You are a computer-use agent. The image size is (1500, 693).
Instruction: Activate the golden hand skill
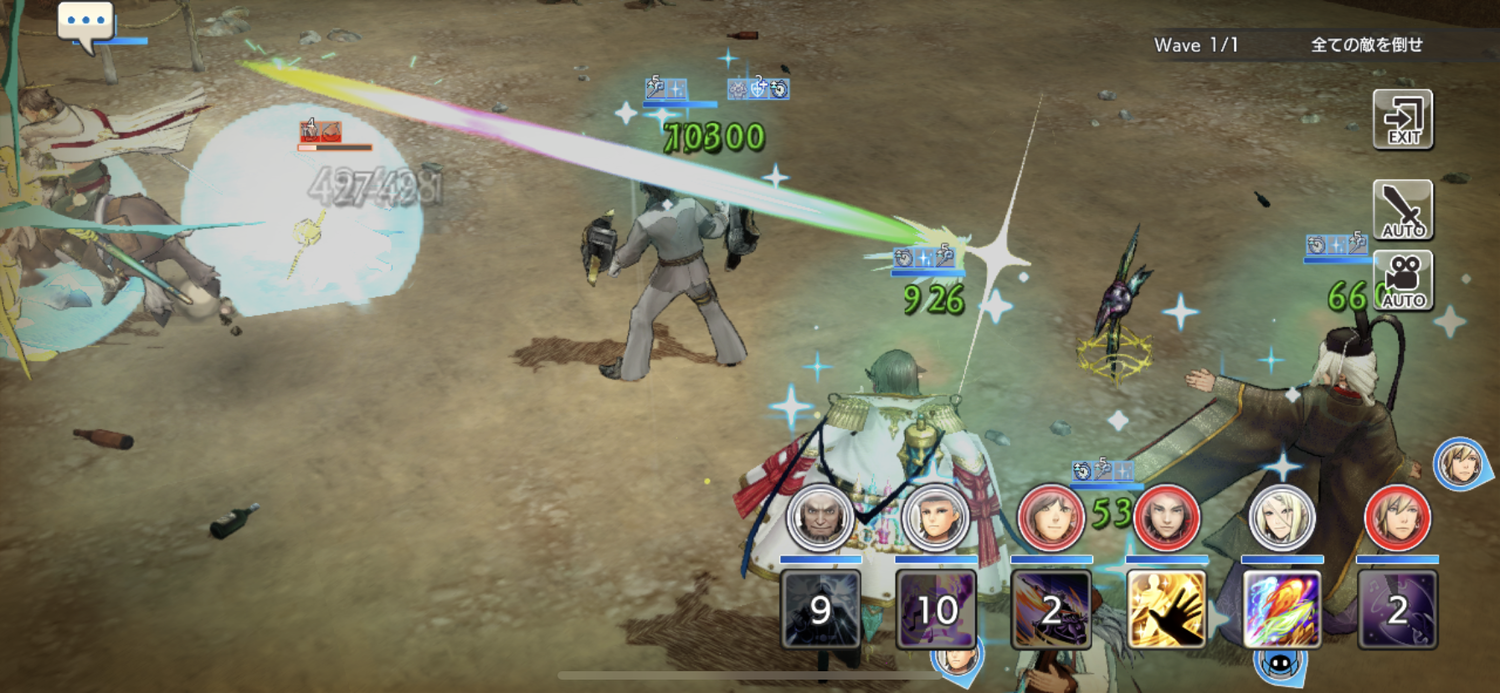pos(1166,608)
